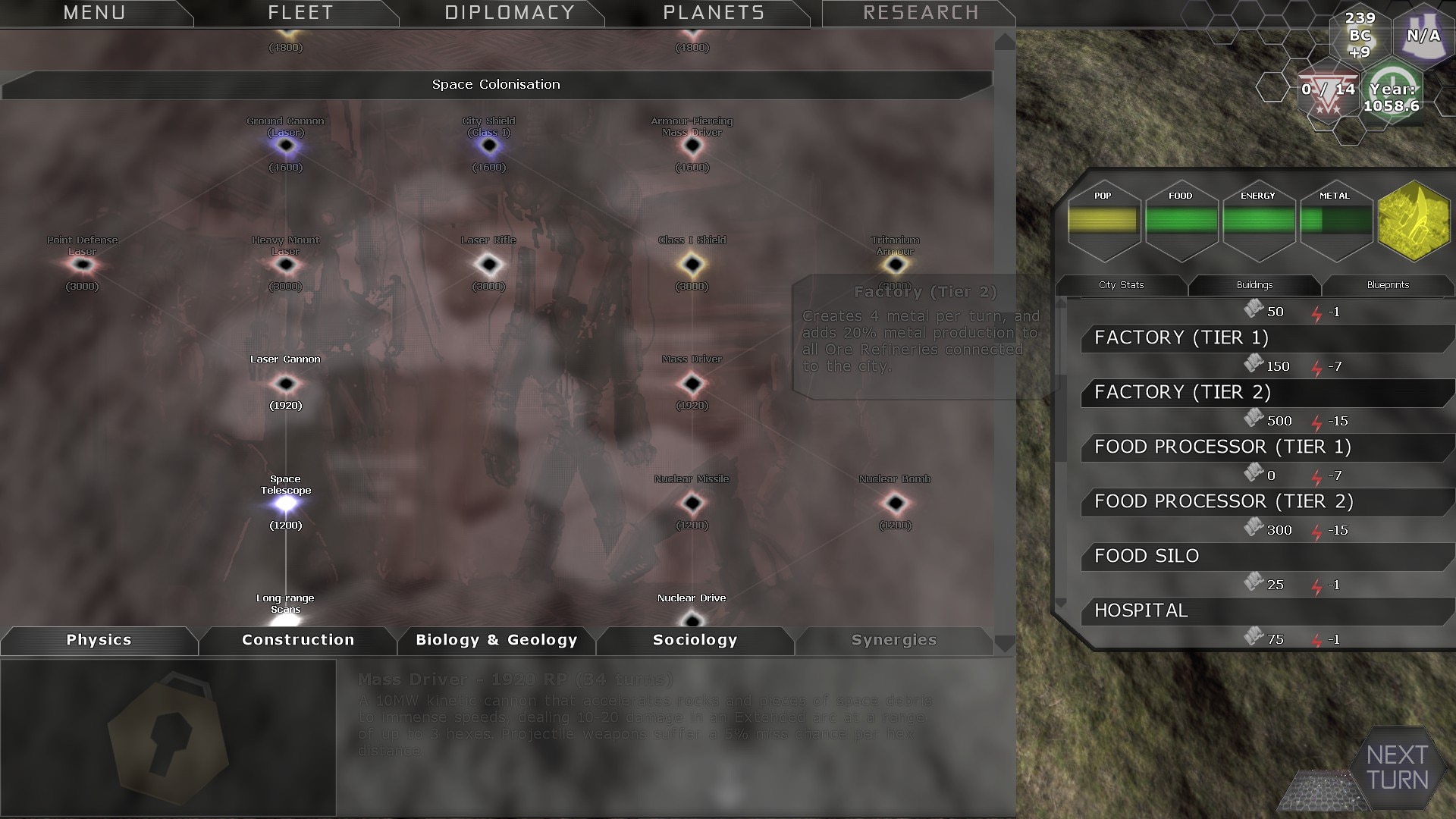
Task: Show the Sociology research category
Action: click(695, 640)
